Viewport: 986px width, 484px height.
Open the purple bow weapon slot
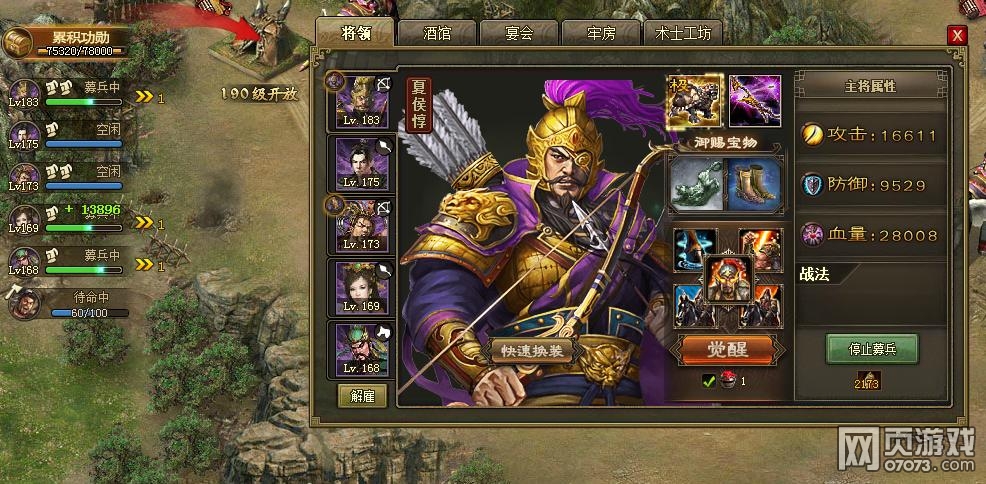pos(755,100)
